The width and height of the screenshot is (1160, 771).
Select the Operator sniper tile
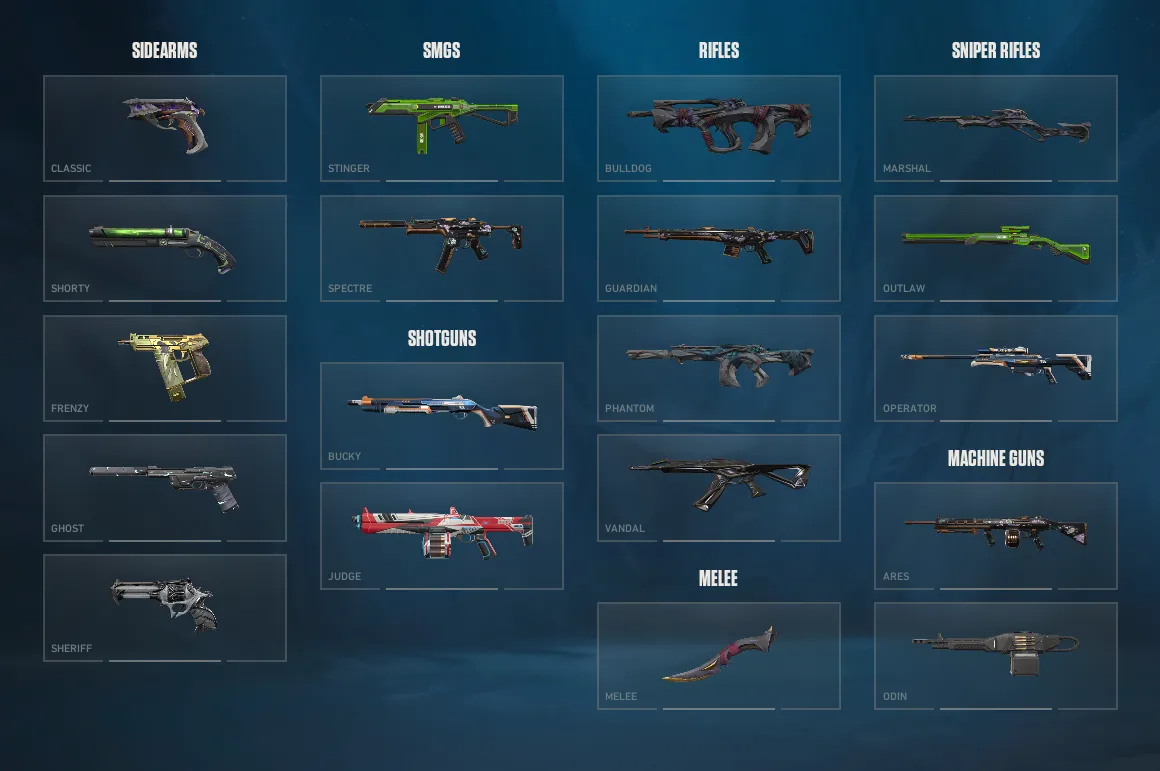996,368
